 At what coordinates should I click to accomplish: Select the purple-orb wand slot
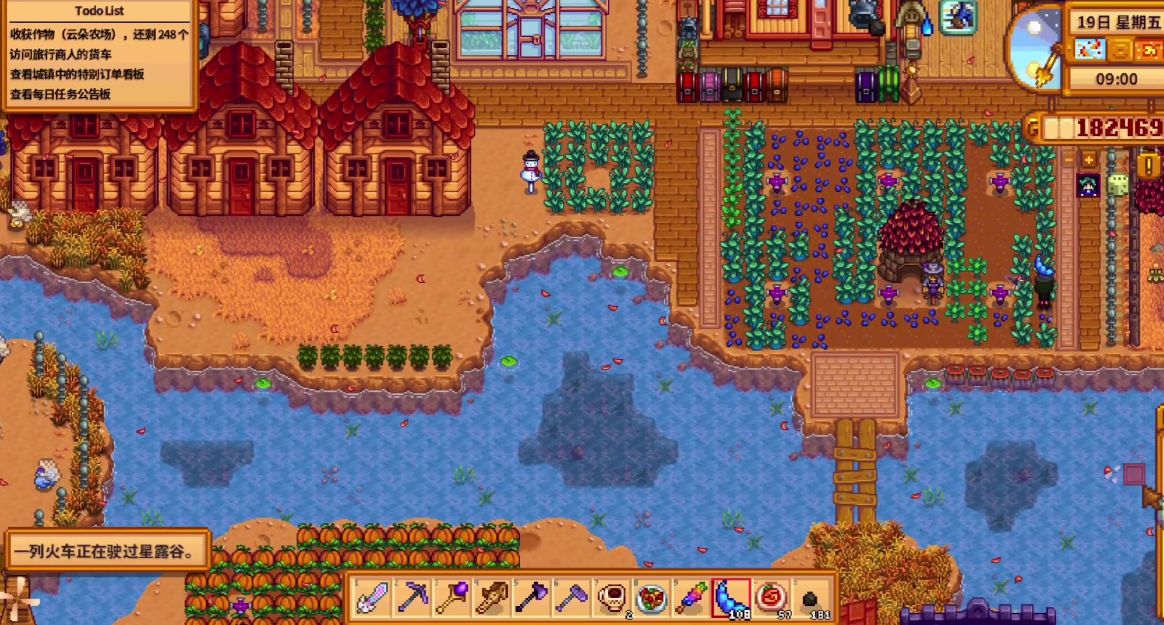click(452, 598)
